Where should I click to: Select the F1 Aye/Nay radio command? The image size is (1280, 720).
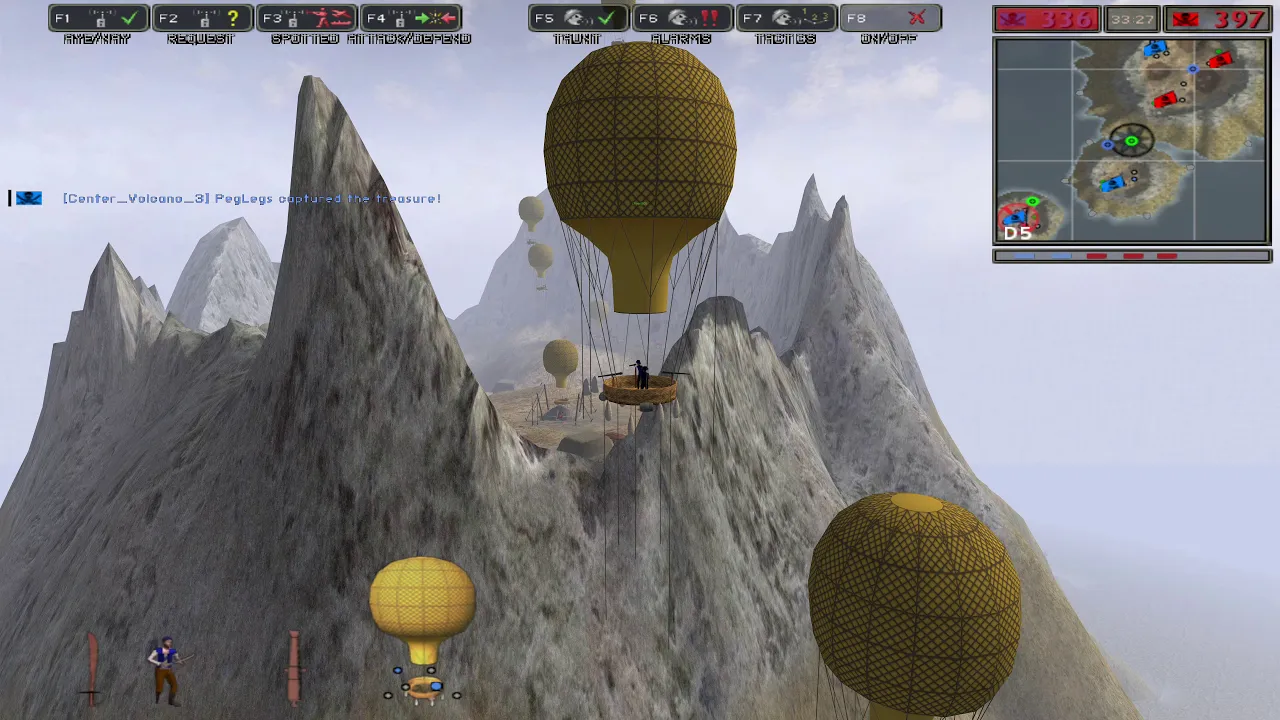(x=99, y=19)
